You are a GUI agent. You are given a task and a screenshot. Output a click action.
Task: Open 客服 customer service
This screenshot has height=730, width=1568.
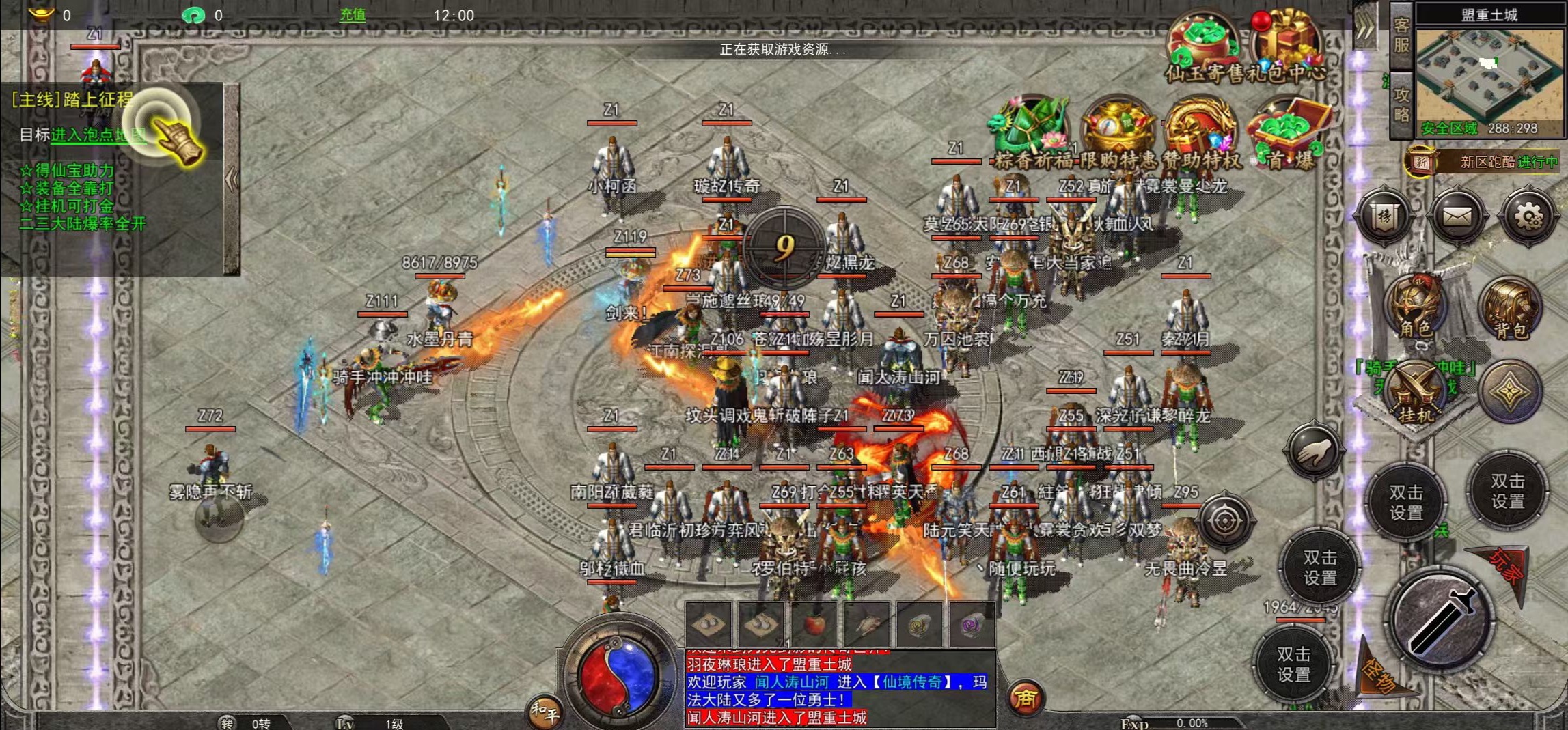point(1401,36)
